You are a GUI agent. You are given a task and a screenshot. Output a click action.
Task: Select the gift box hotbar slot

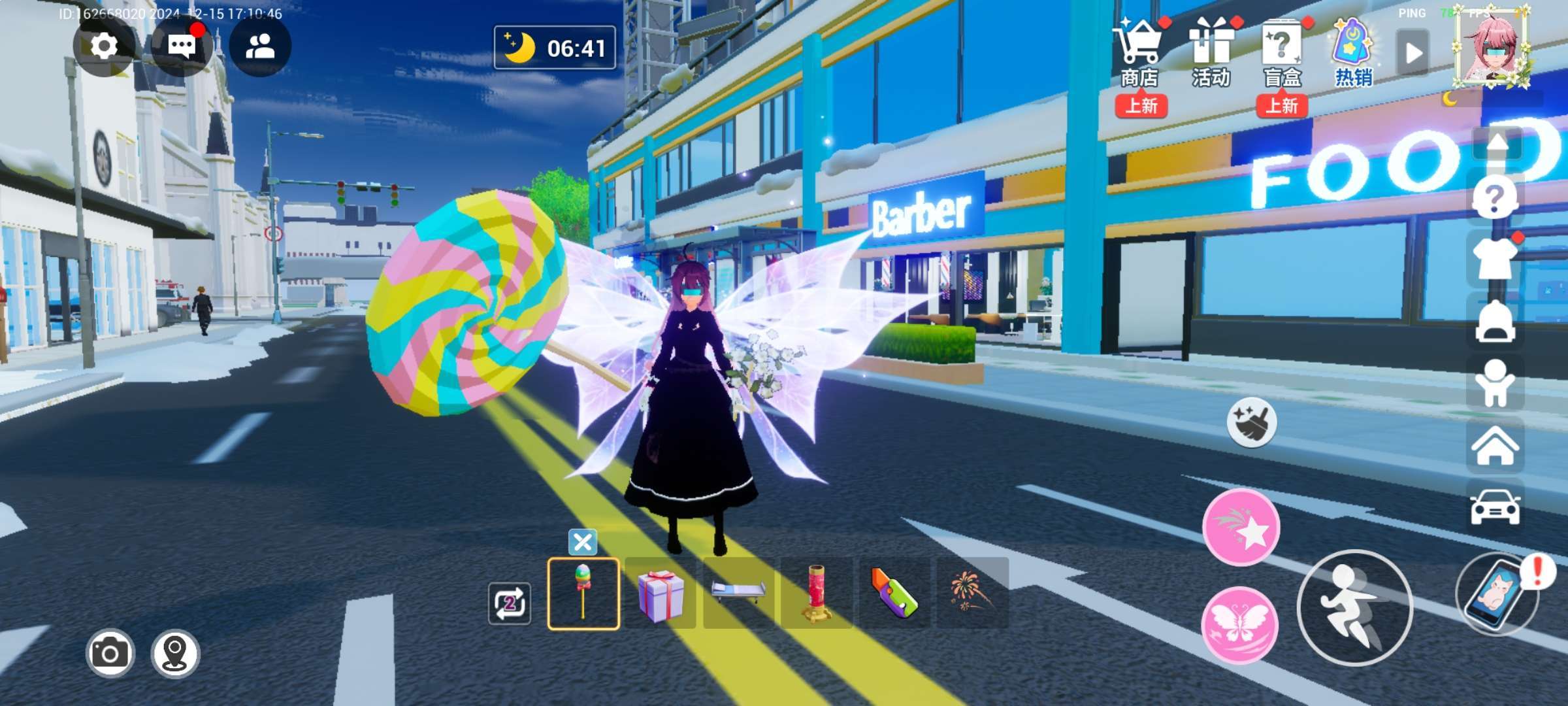point(661,594)
